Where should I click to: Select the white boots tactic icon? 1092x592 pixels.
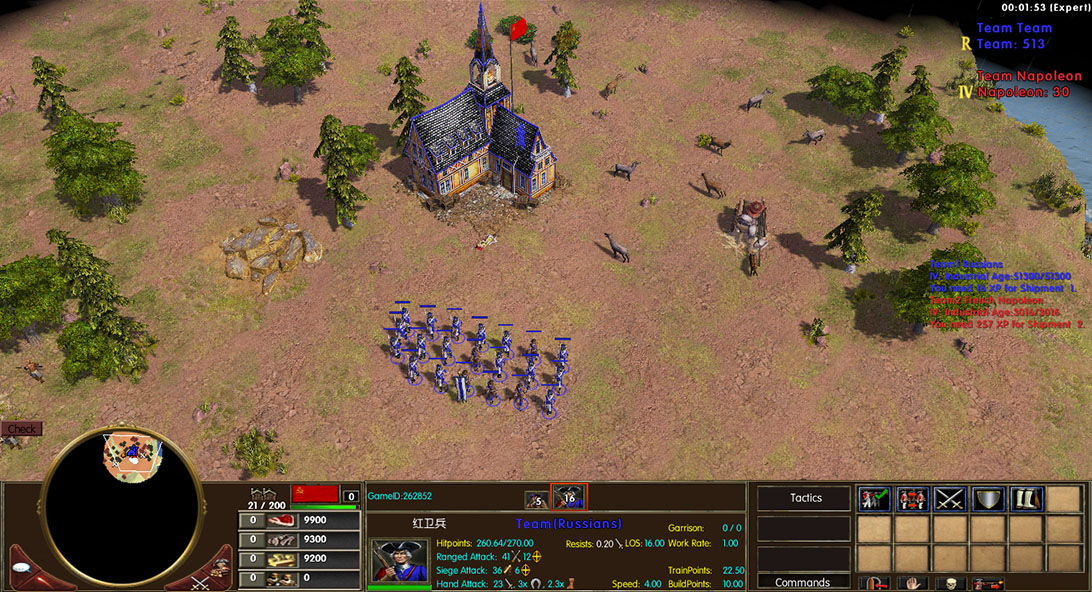(x=1026, y=498)
